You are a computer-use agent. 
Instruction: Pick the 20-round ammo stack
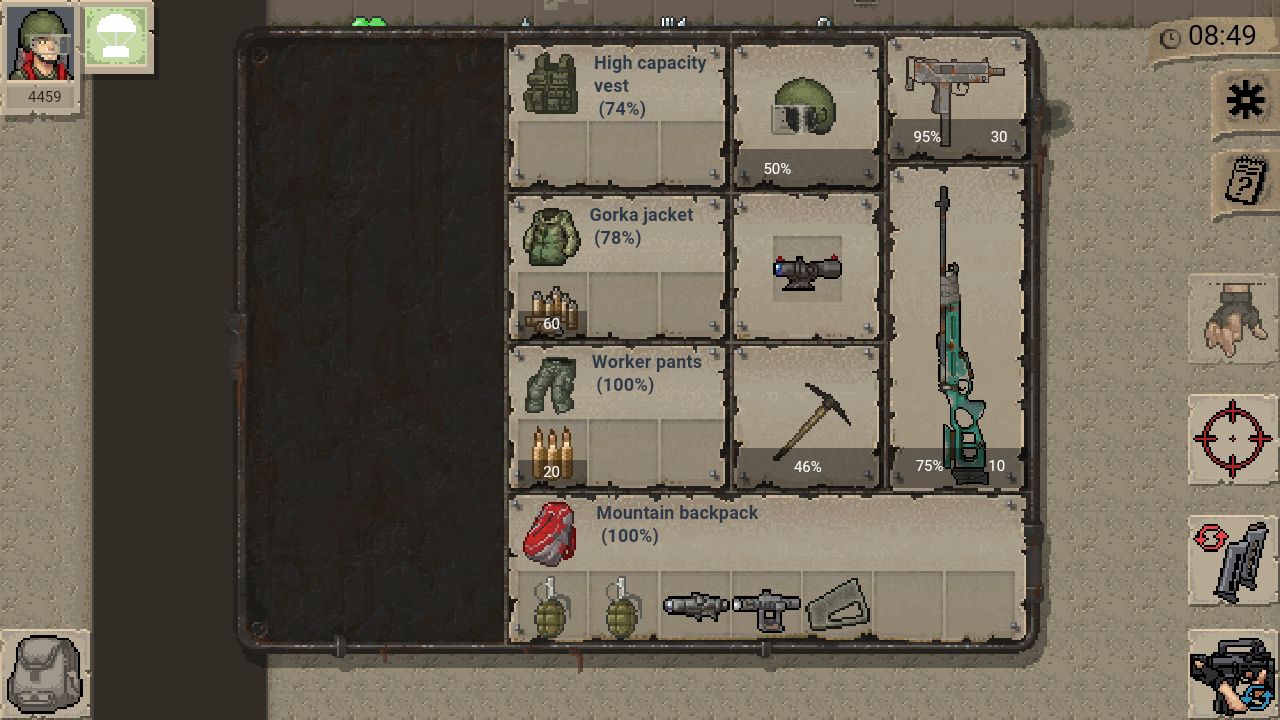click(552, 455)
